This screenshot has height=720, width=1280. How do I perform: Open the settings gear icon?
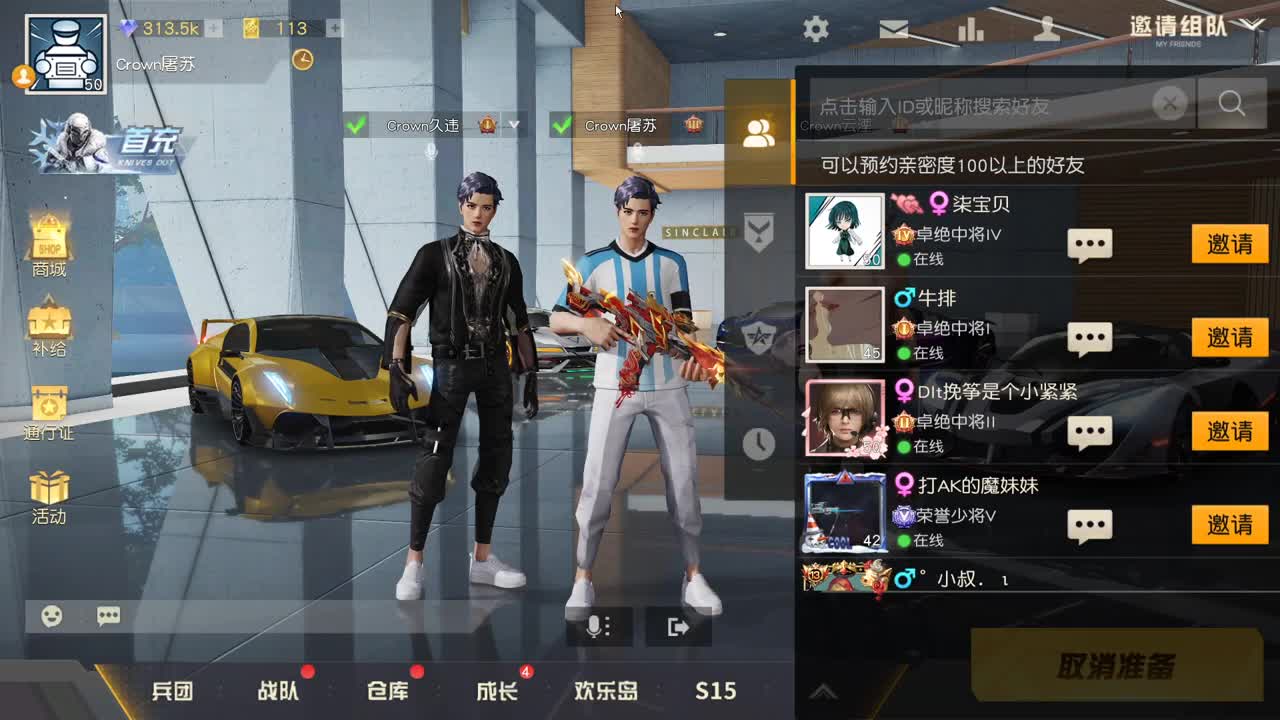pos(814,29)
